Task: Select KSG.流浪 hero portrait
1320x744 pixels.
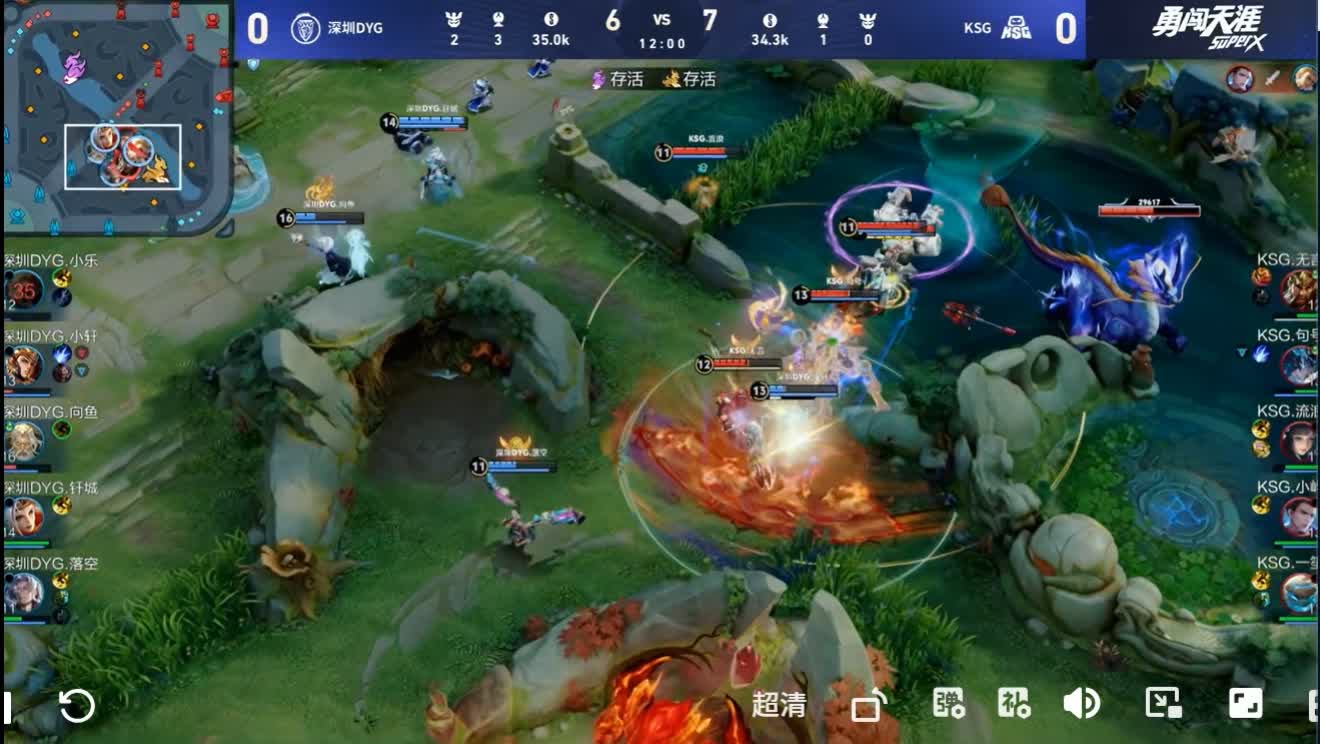Action: click(1298, 440)
